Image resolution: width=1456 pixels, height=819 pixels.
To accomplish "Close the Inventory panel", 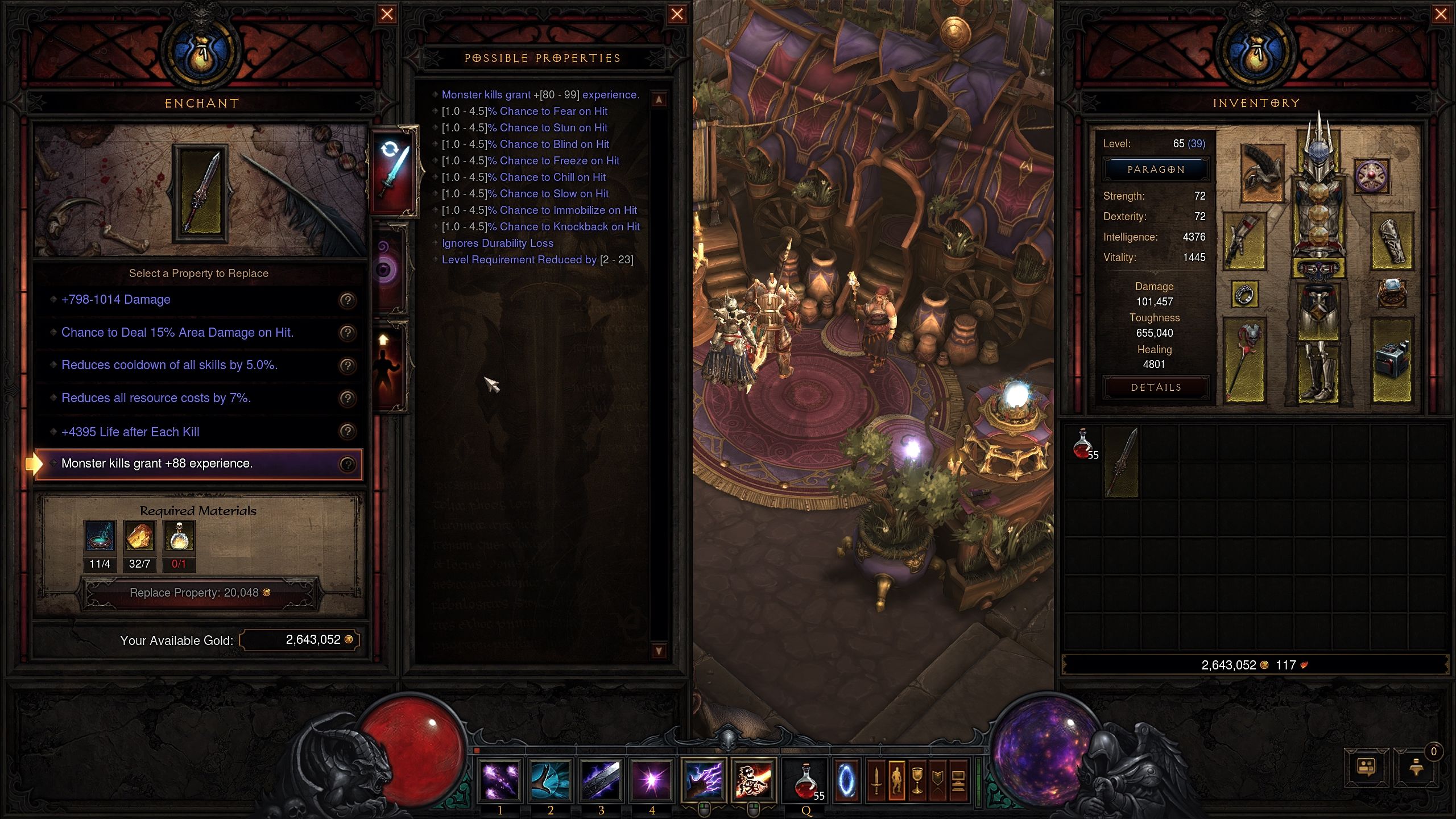I will [x=1441, y=14].
